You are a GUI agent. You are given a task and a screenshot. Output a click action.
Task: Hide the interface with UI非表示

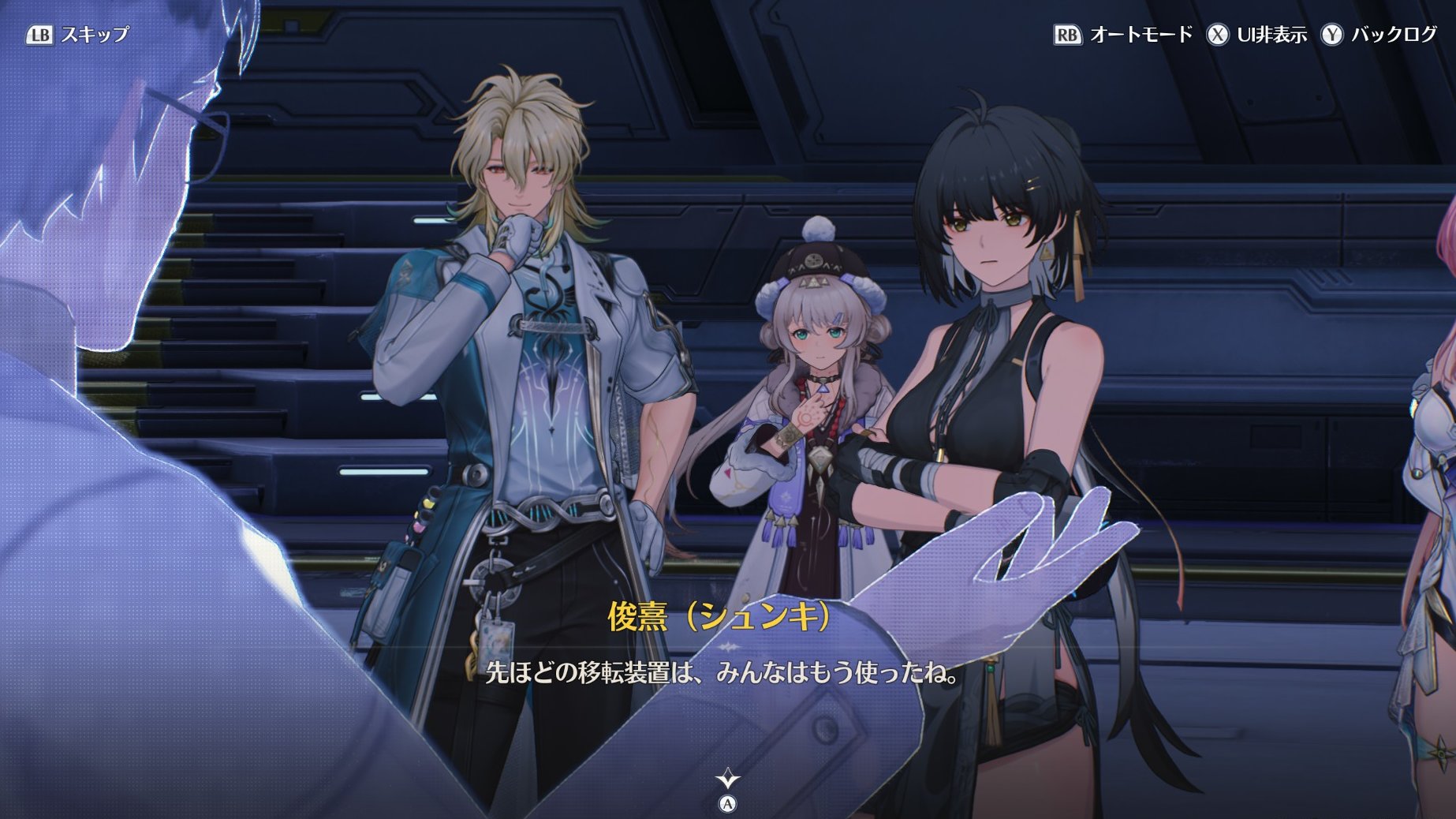[x=1256, y=35]
